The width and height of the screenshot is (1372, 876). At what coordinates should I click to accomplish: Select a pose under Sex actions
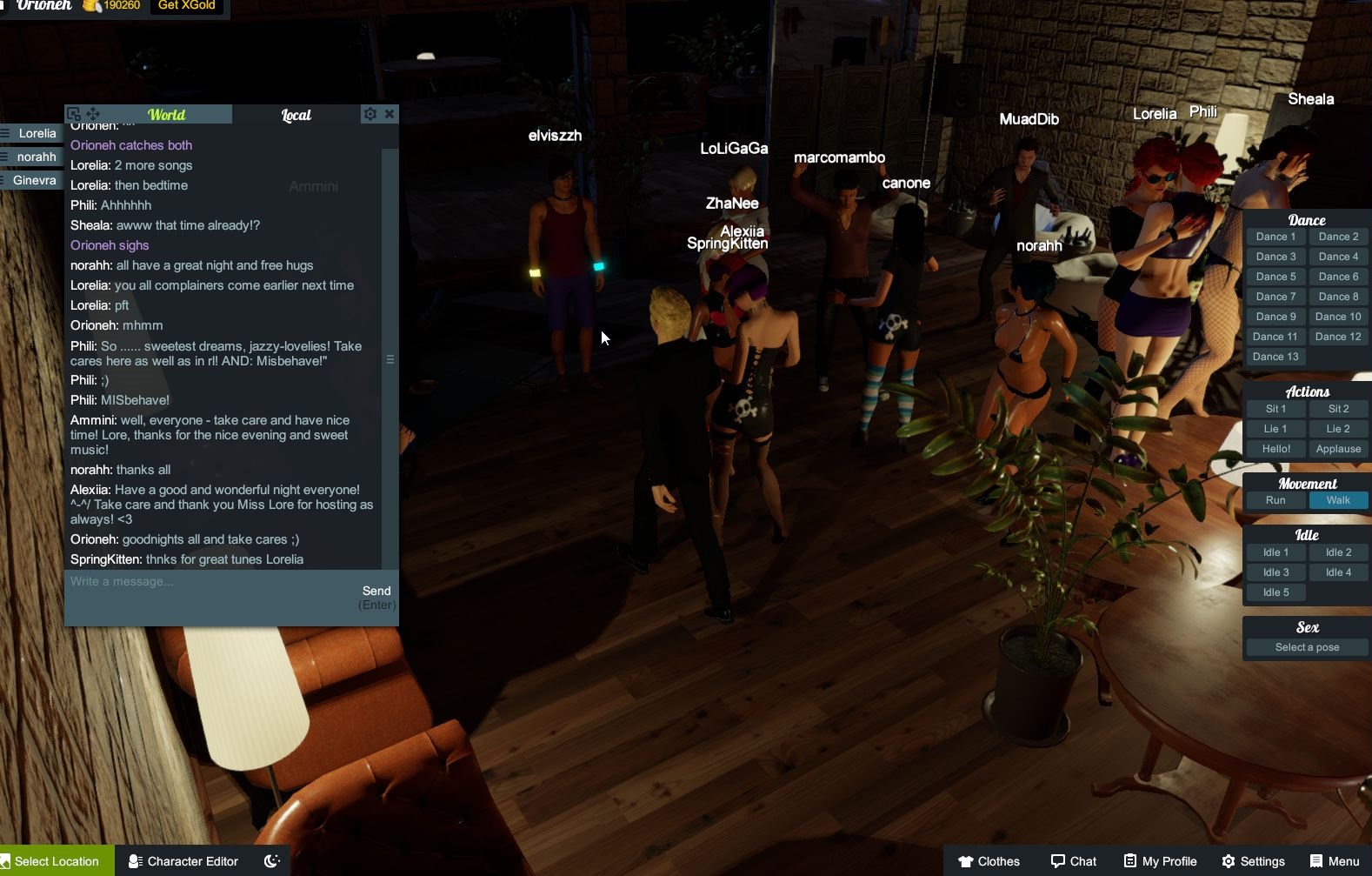pyautogui.click(x=1307, y=646)
